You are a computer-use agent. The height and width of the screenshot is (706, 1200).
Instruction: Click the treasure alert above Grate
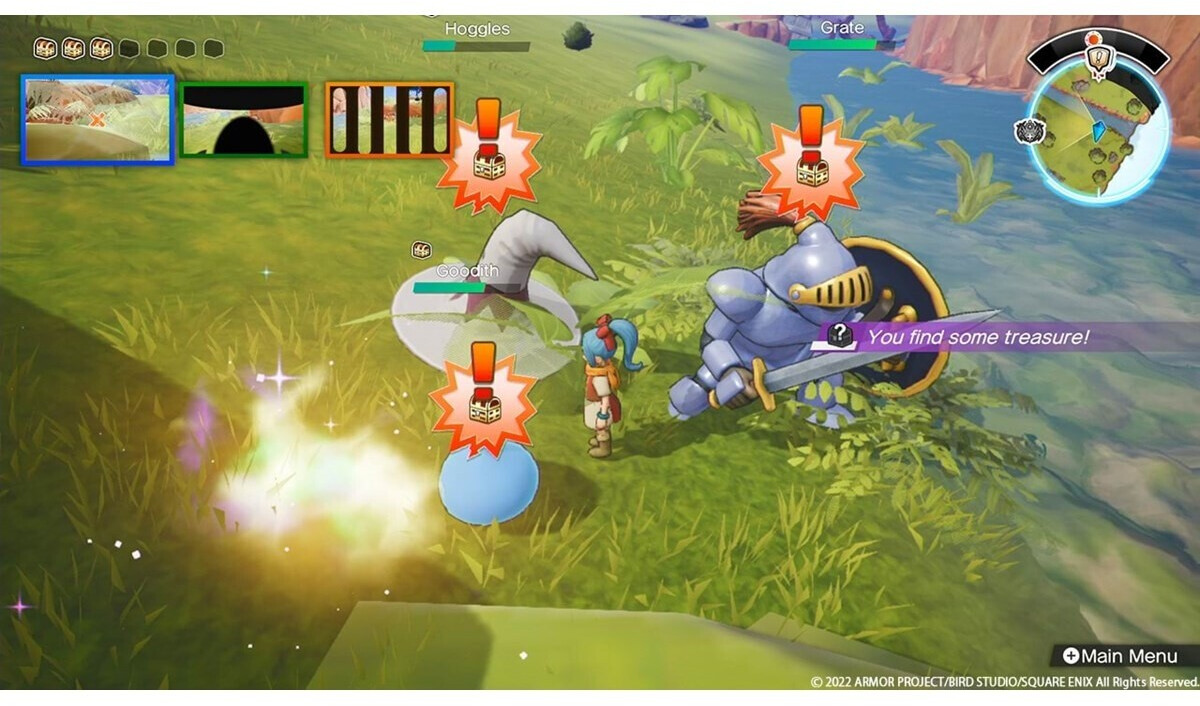(811, 158)
